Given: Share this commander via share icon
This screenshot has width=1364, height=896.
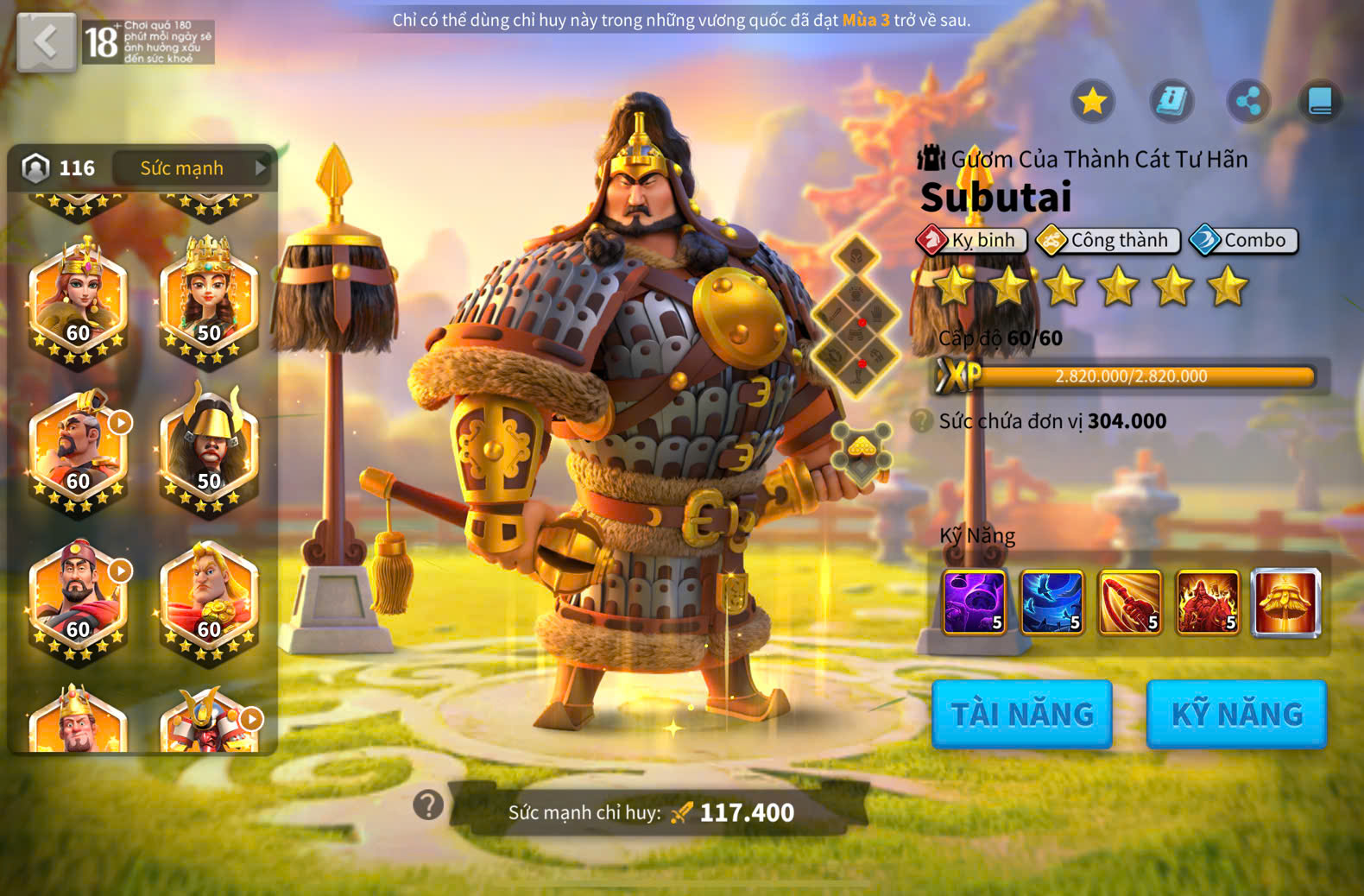Looking at the screenshot, I should pyautogui.click(x=1248, y=102).
